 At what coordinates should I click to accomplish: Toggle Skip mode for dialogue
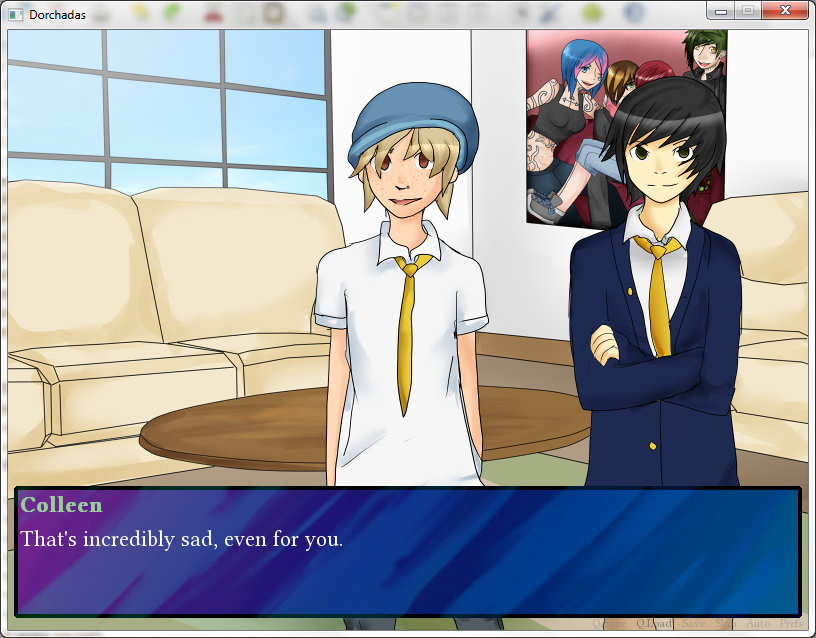click(x=725, y=624)
